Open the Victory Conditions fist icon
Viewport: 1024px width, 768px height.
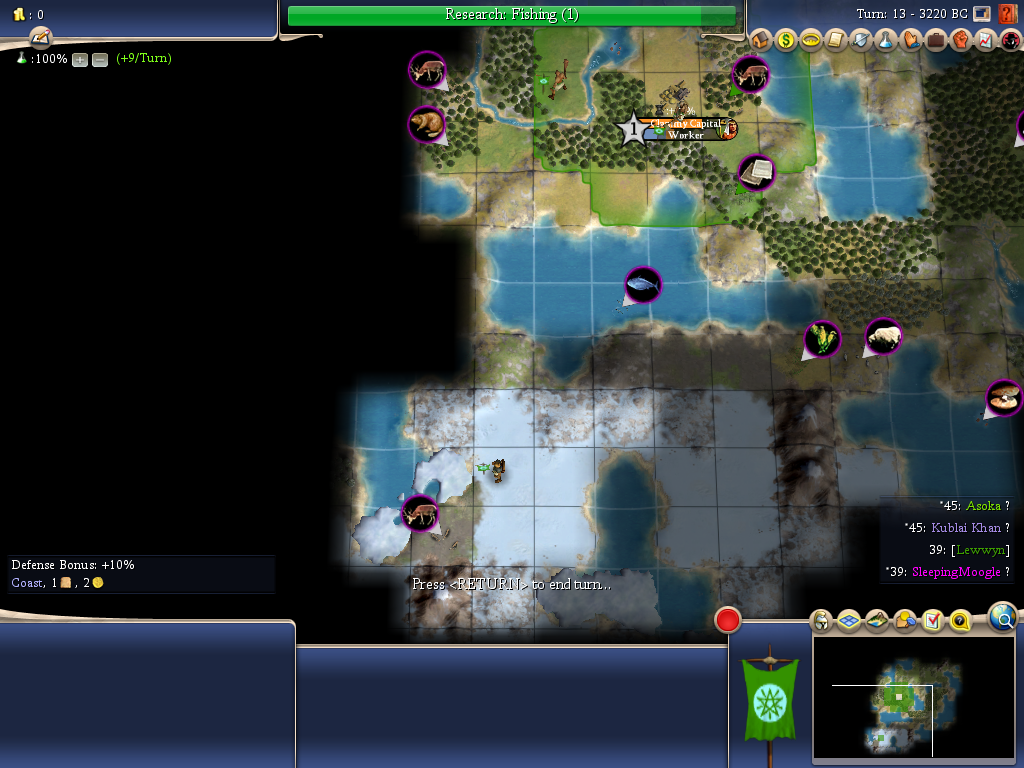click(960, 40)
